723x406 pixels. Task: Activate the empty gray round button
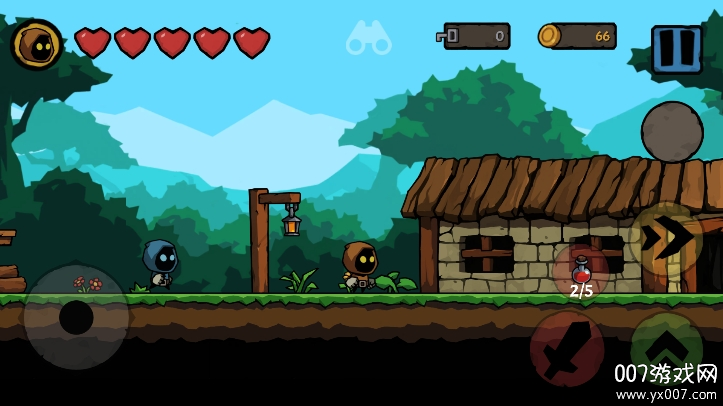(671, 132)
